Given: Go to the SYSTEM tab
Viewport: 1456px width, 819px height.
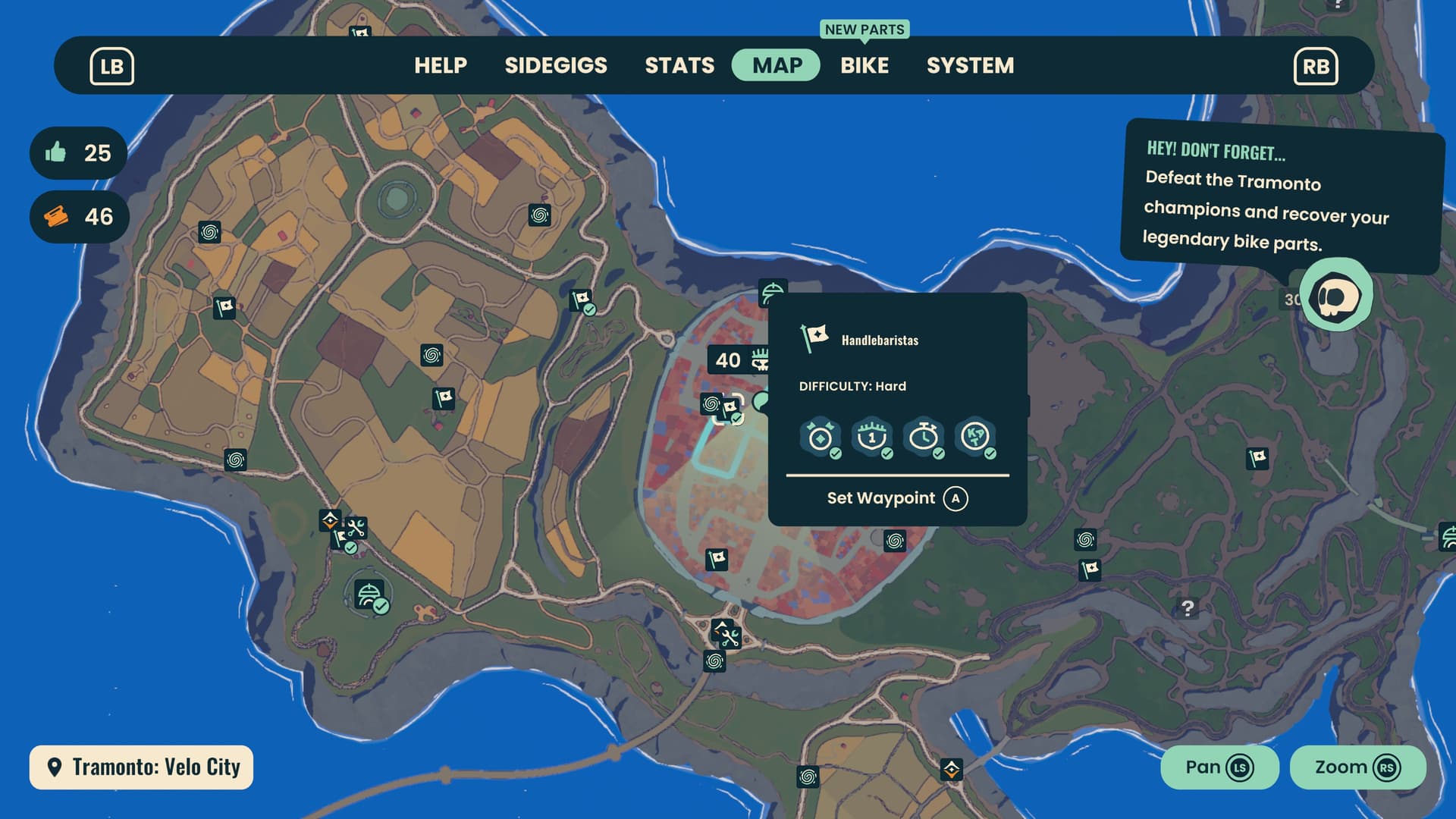Looking at the screenshot, I should point(970,65).
